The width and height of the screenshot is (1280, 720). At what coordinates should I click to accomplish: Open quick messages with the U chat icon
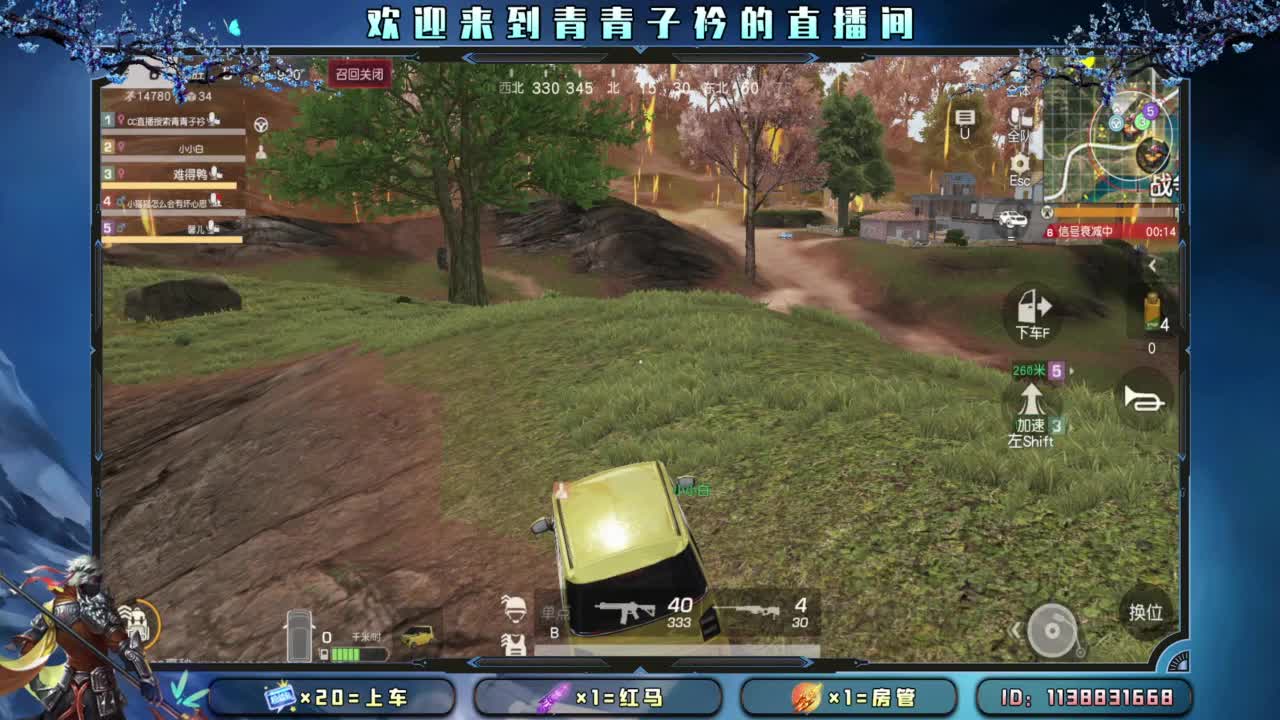[962, 122]
